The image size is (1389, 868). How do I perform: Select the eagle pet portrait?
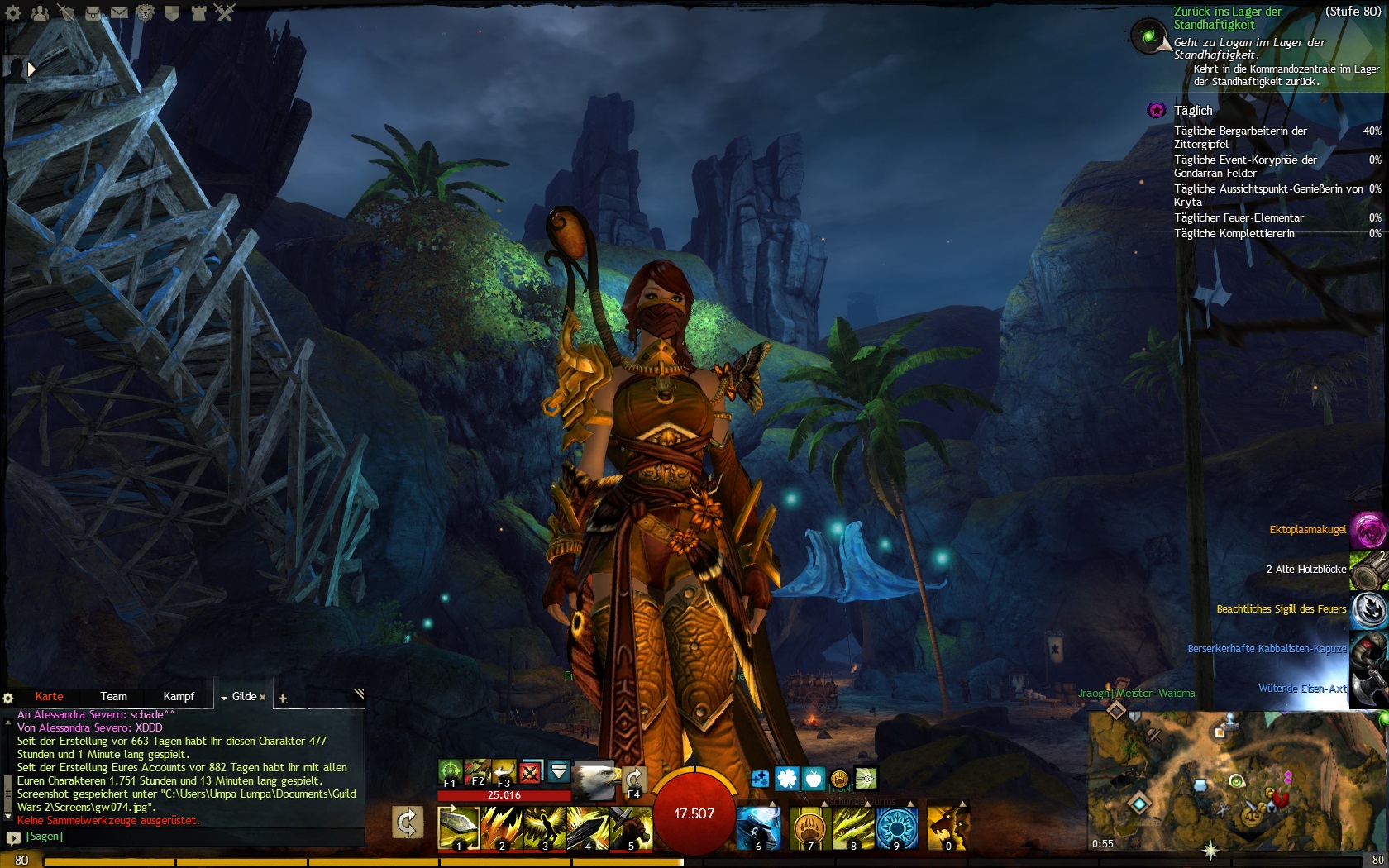(x=594, y=780)
